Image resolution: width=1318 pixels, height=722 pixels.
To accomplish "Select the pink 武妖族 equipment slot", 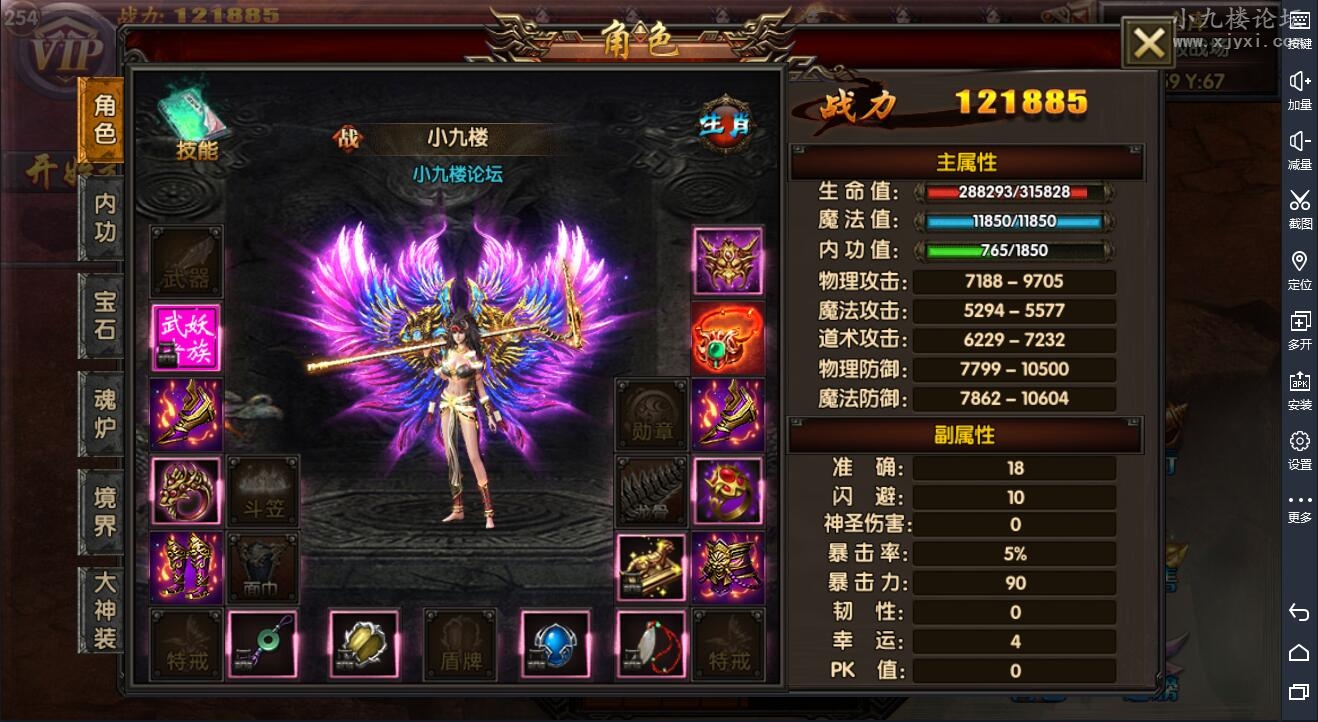I will (187, 338).
